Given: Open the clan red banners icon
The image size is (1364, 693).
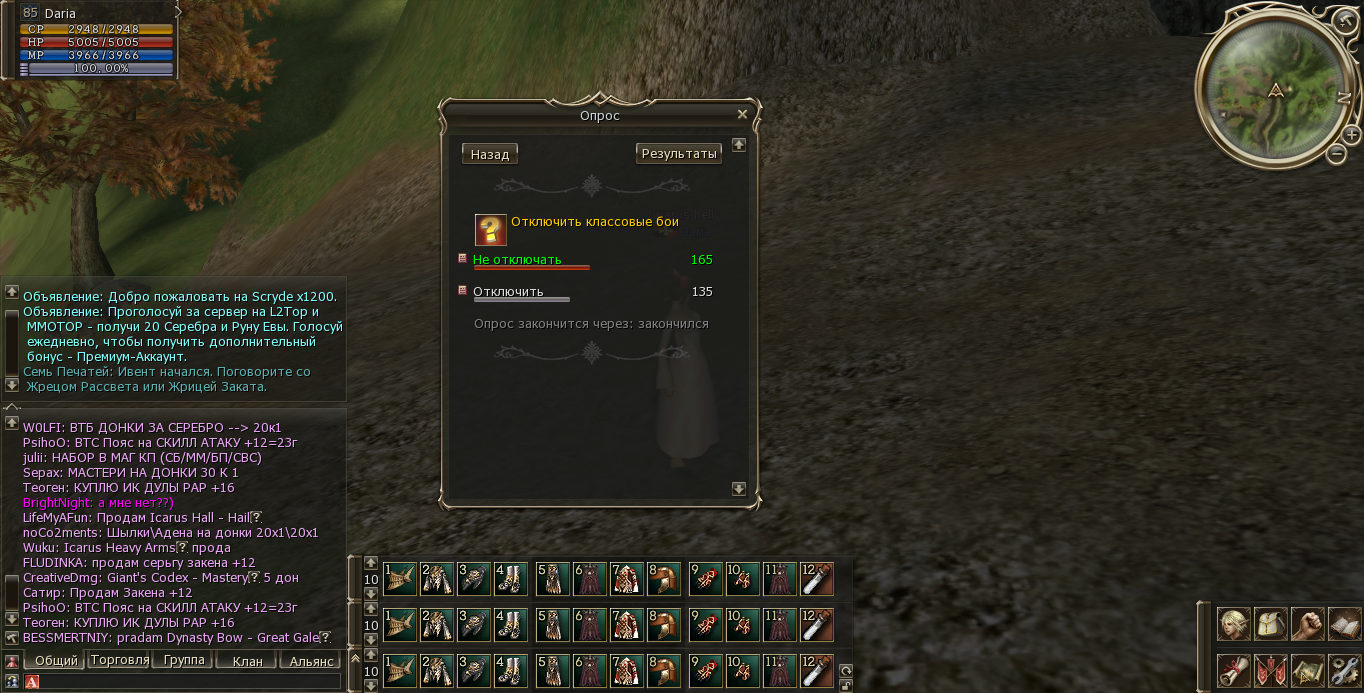Looking at the screenshot, I should (x=1270, y=670).
